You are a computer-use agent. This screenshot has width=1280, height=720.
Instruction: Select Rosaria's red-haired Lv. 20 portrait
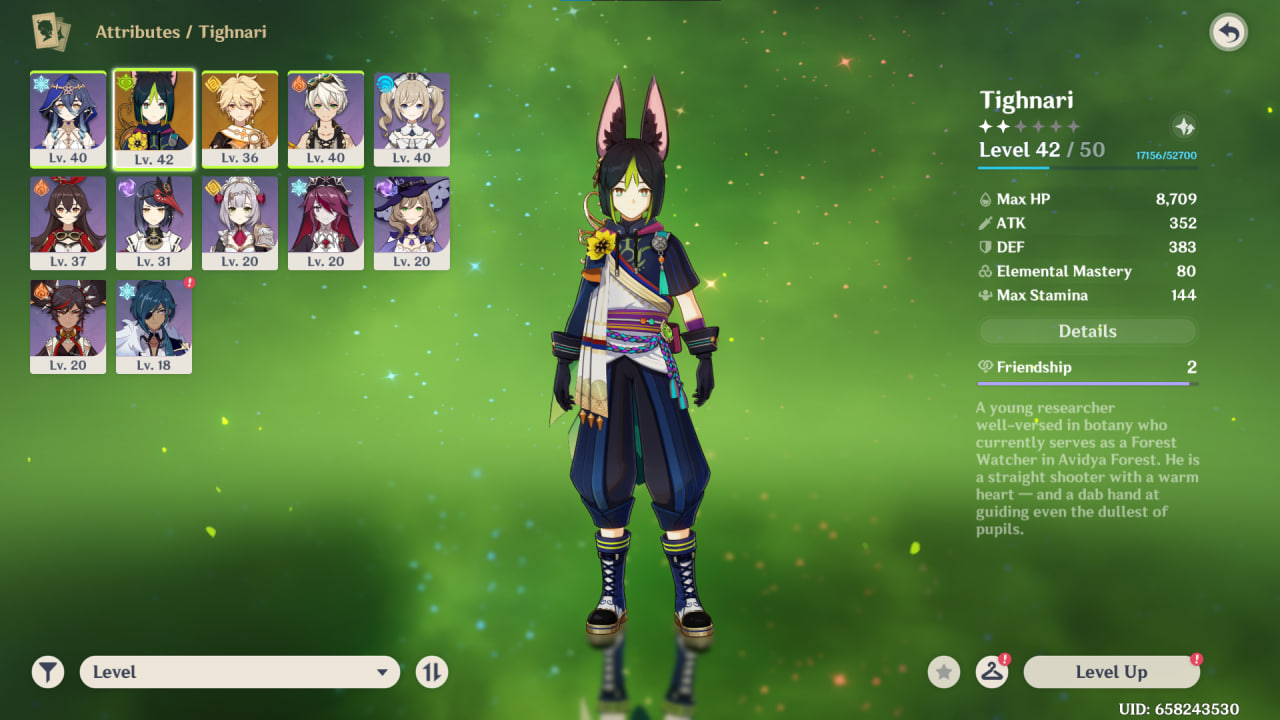(326, 222)
